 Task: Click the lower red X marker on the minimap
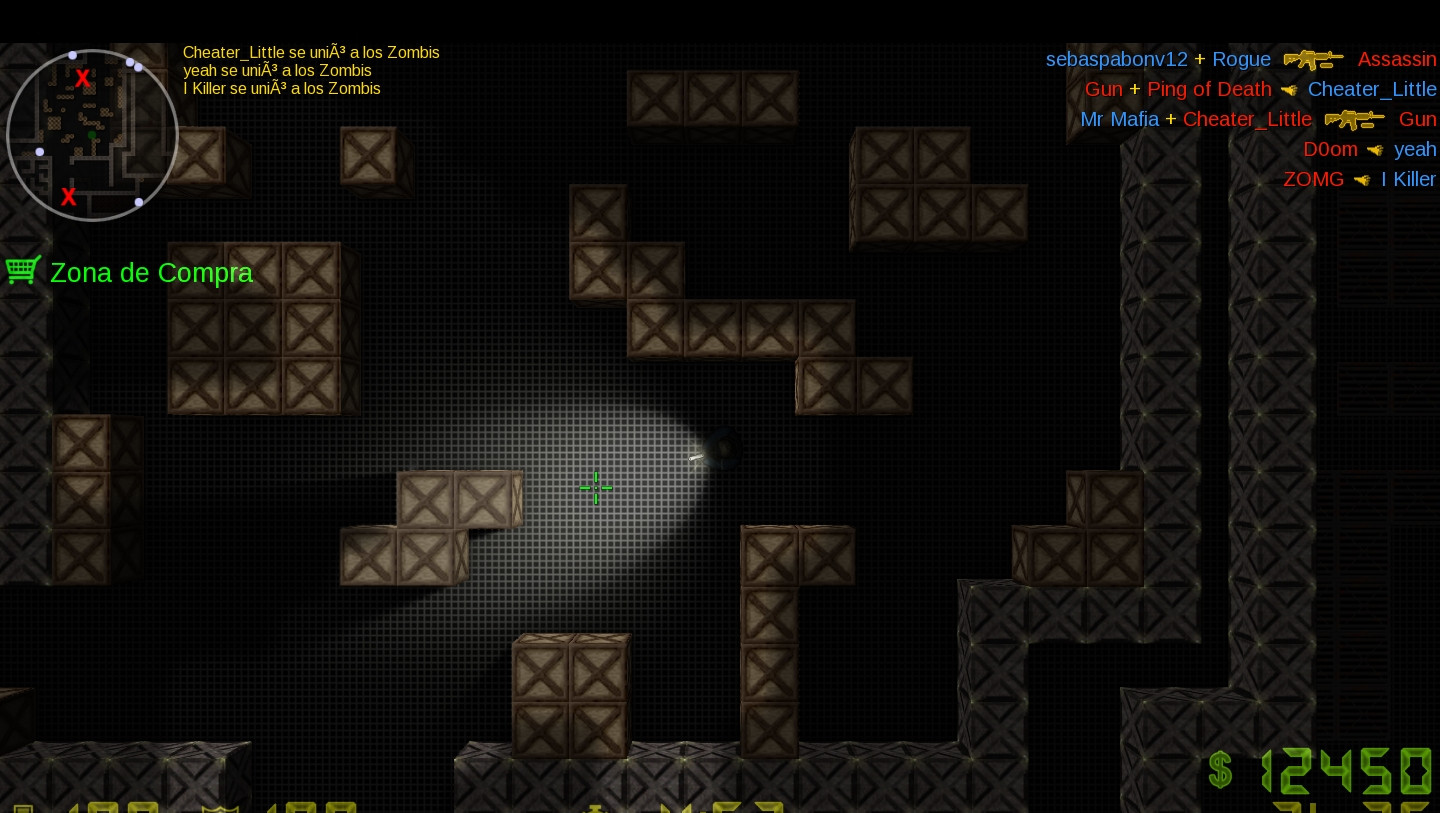pos(68,197)
